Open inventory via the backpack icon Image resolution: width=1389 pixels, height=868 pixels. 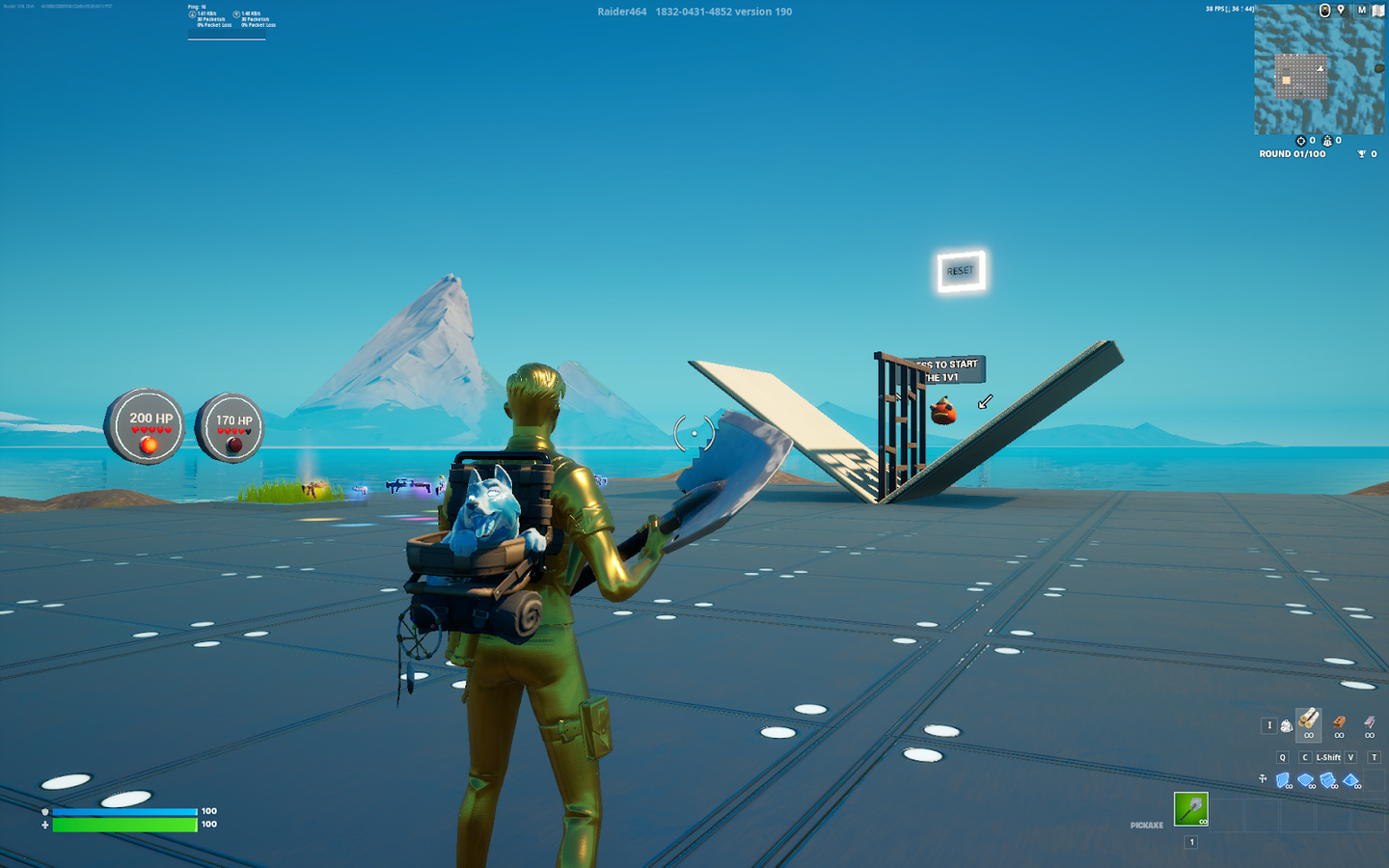(1287, 724)
